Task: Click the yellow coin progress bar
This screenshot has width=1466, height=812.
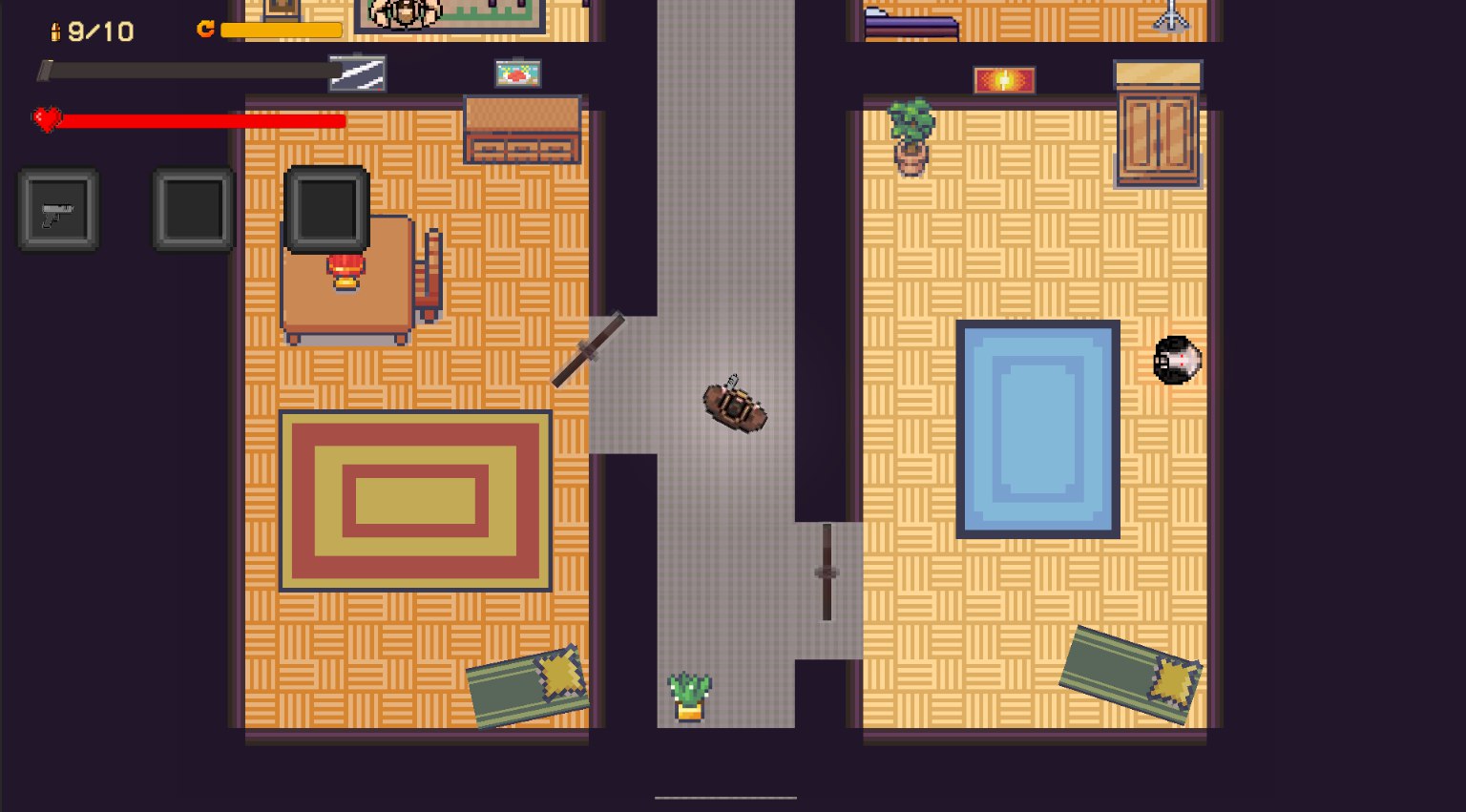Action: [x=282, y=30]
